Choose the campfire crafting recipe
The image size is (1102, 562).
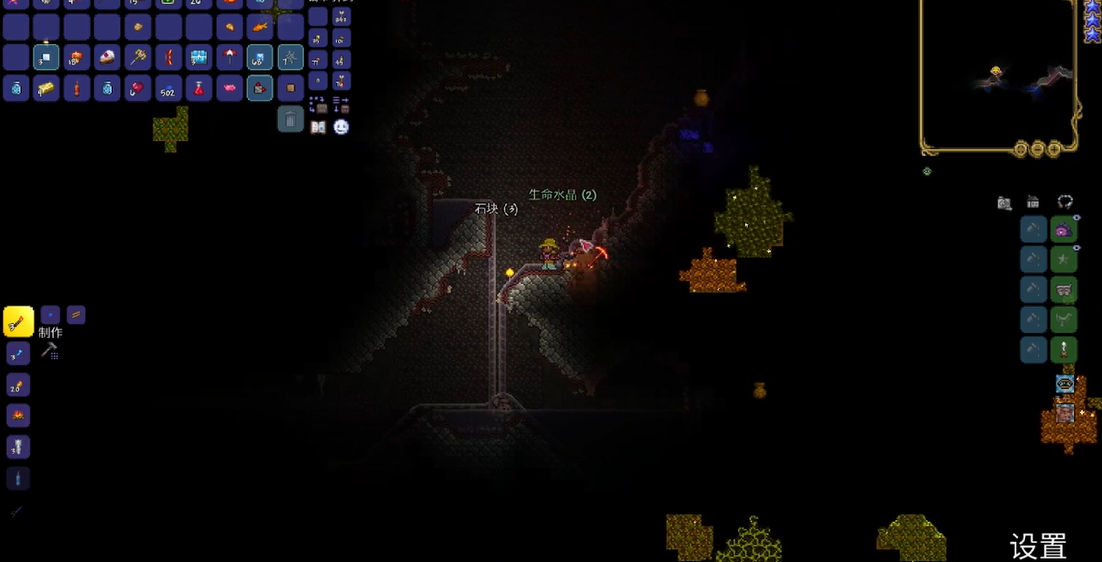tap(18, 415)
